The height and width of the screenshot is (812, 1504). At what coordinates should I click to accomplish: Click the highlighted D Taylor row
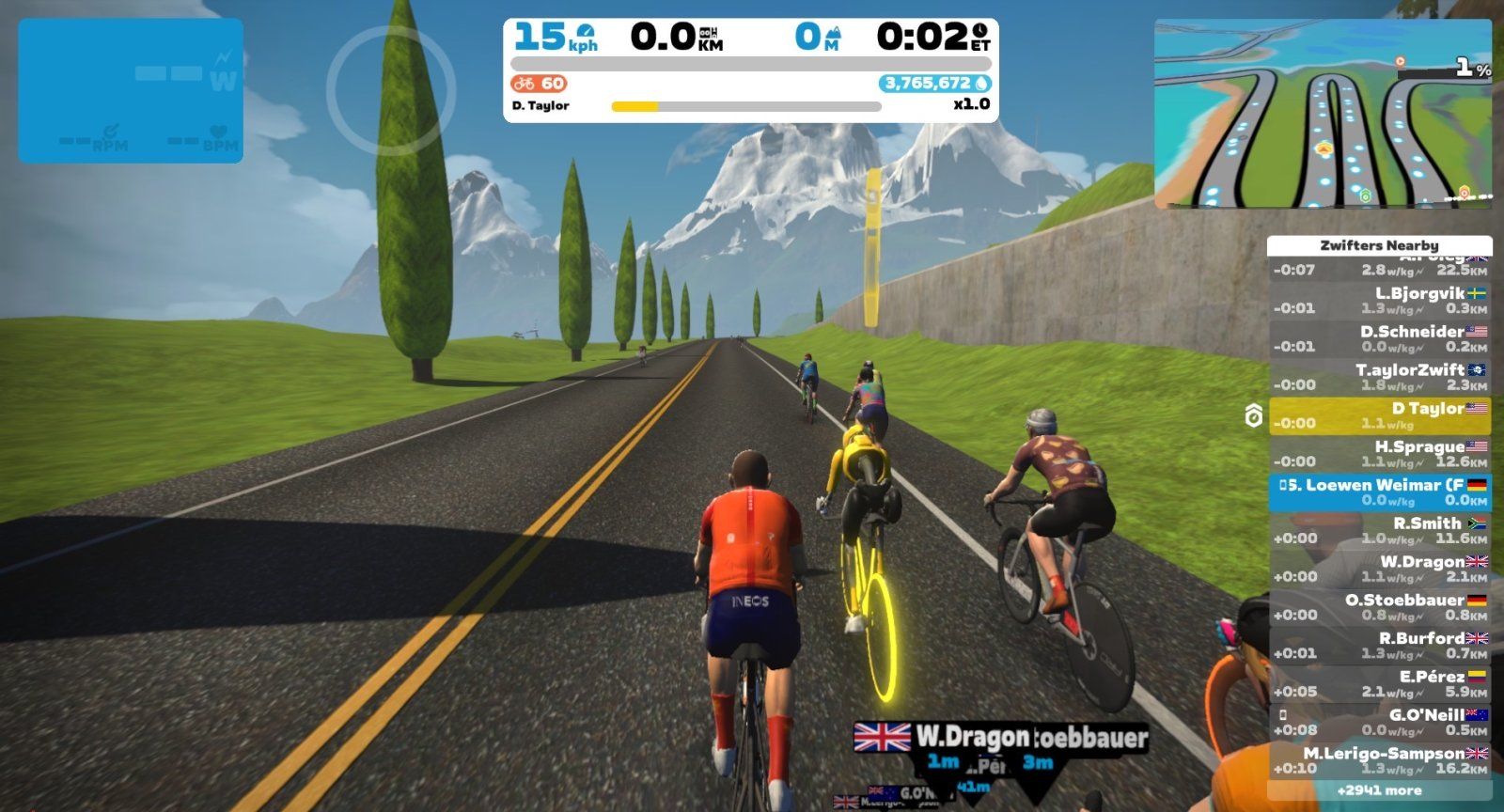pyautogui.click(x=1379, y=416)
